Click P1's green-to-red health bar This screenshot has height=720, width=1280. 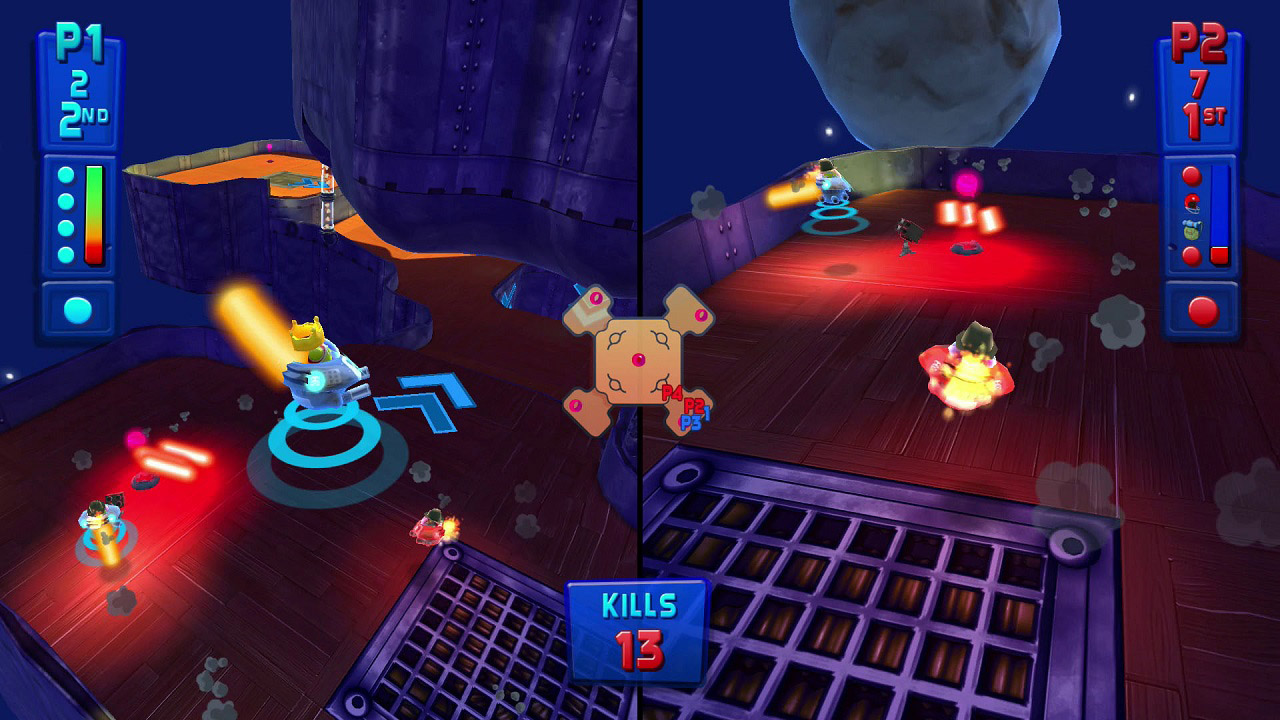(95, 212)
